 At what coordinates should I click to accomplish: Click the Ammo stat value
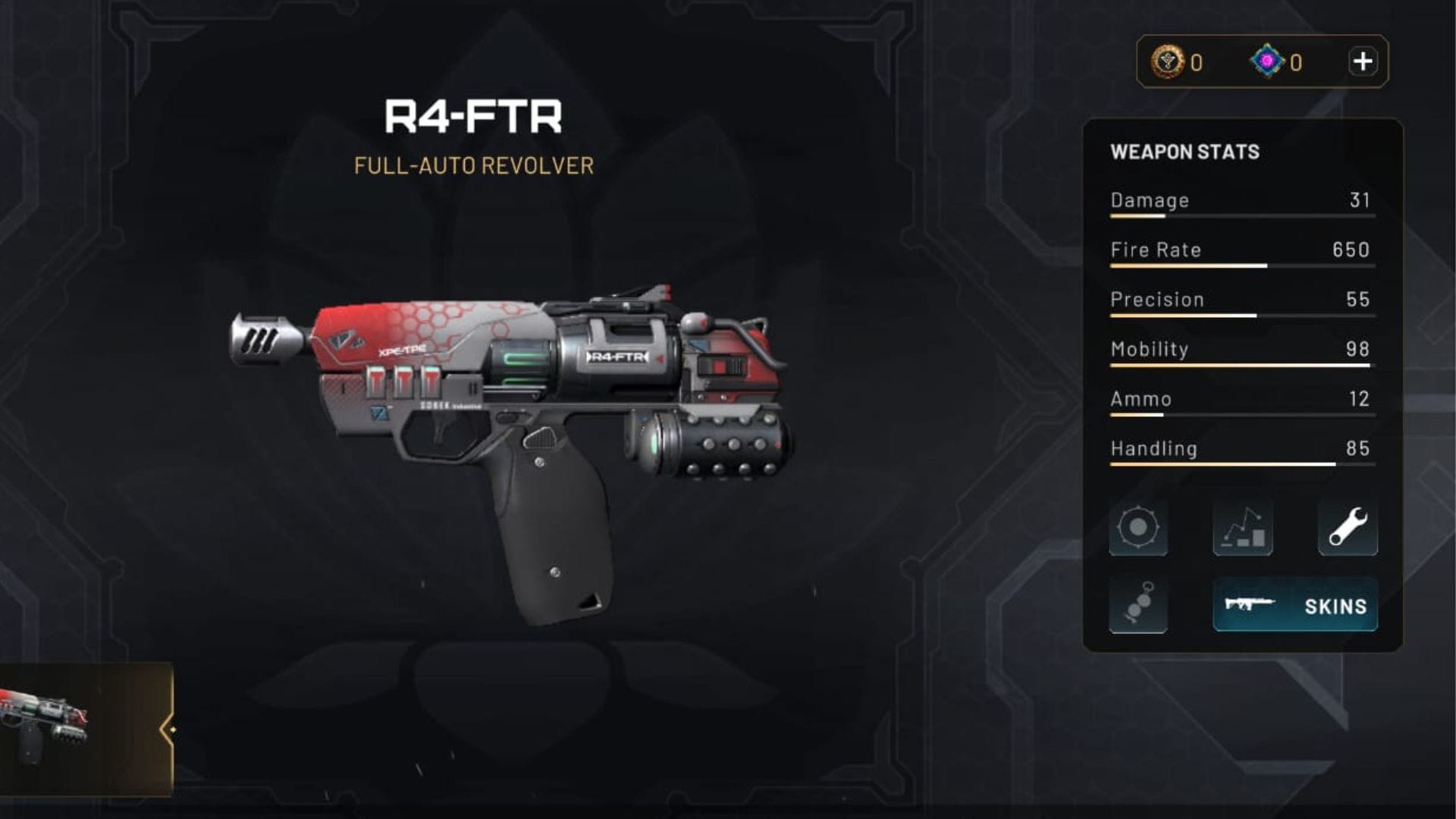[x=1361, y=399]
